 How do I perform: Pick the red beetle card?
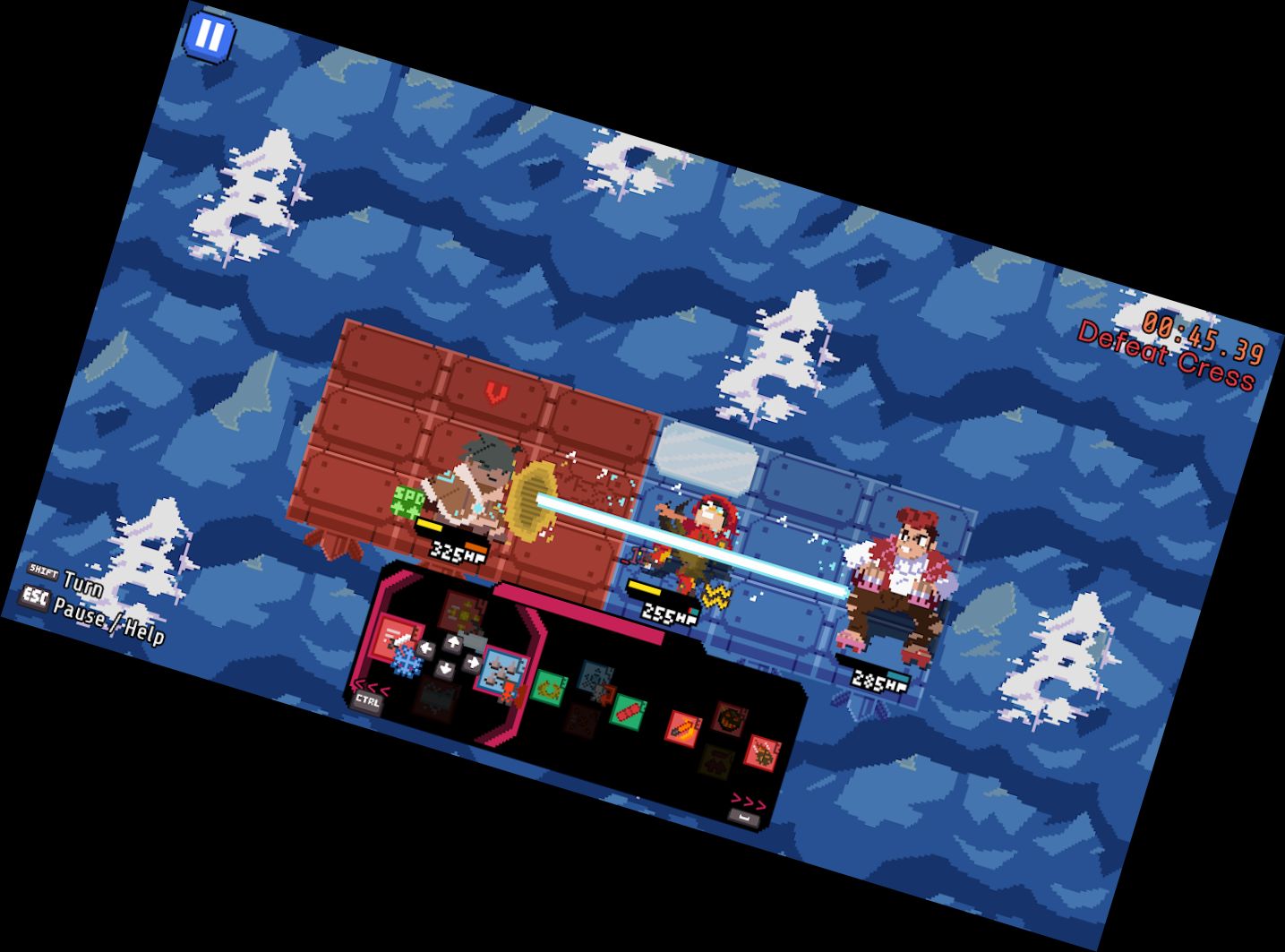761,753
